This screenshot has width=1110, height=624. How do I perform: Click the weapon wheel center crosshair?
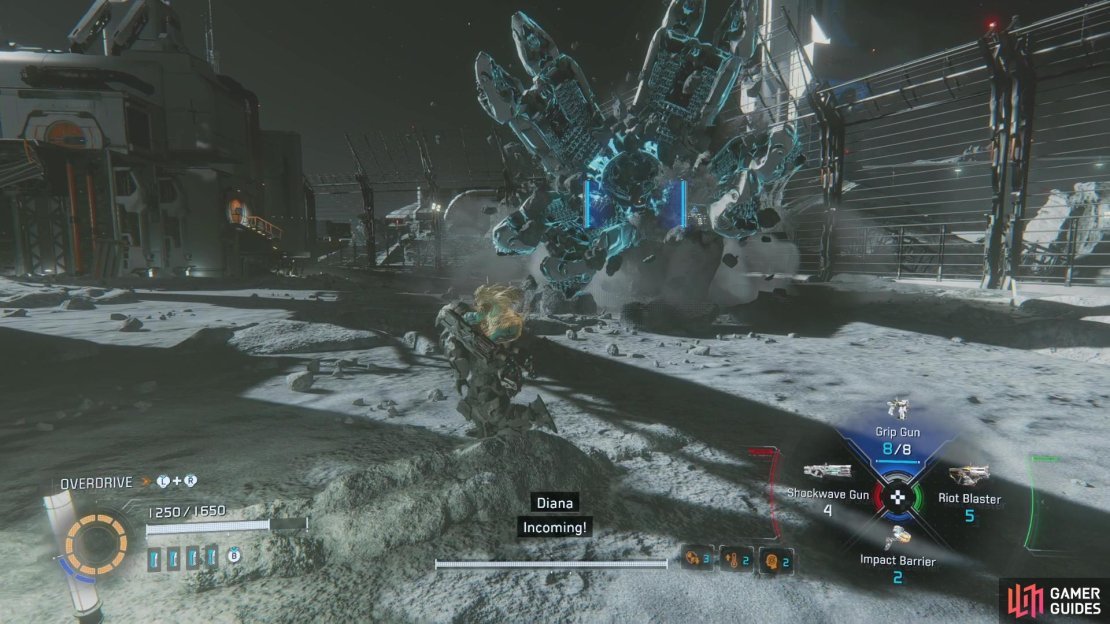coord(898,497)
